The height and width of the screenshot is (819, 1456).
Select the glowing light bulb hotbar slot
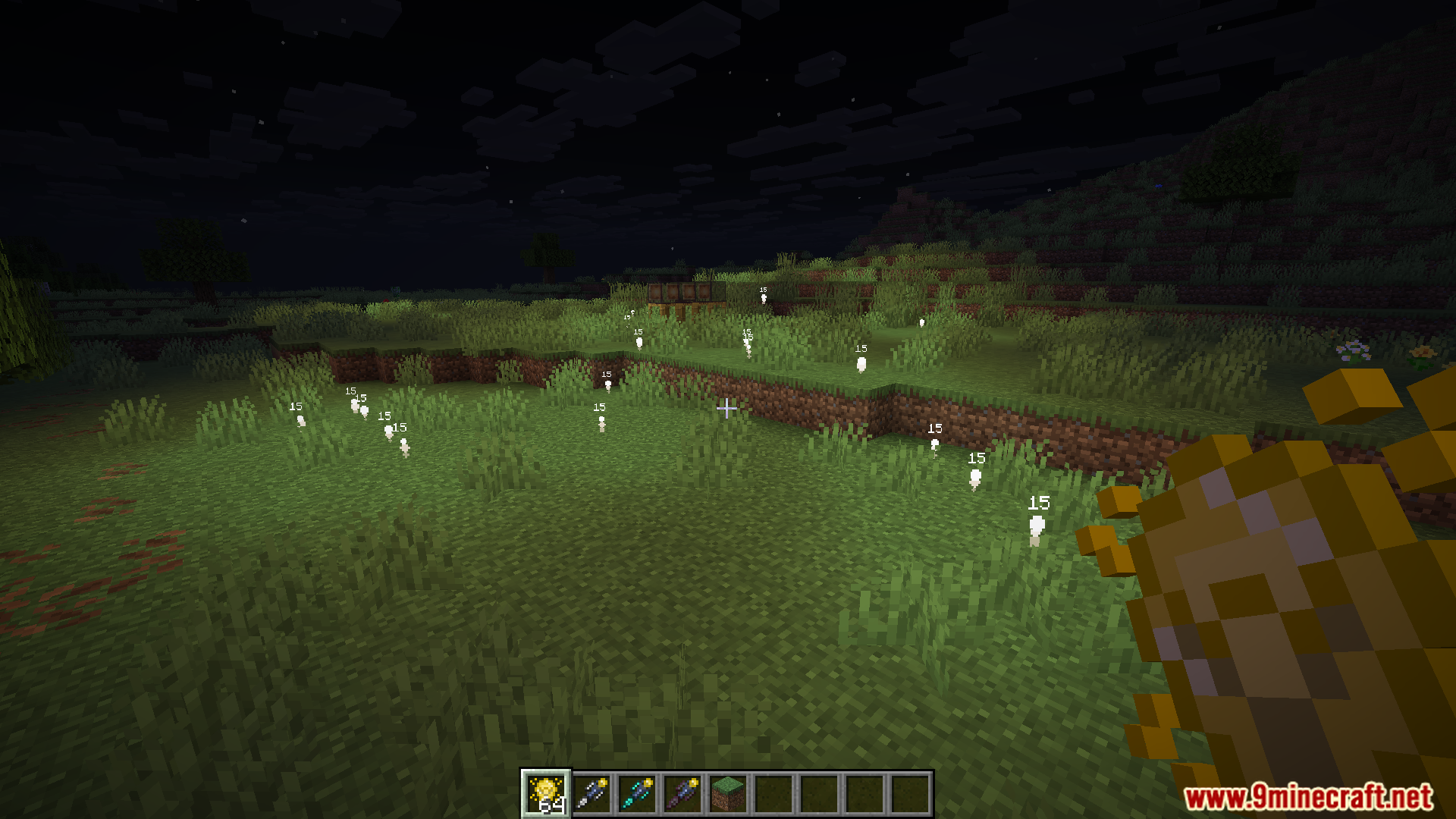tap(545, 793)
